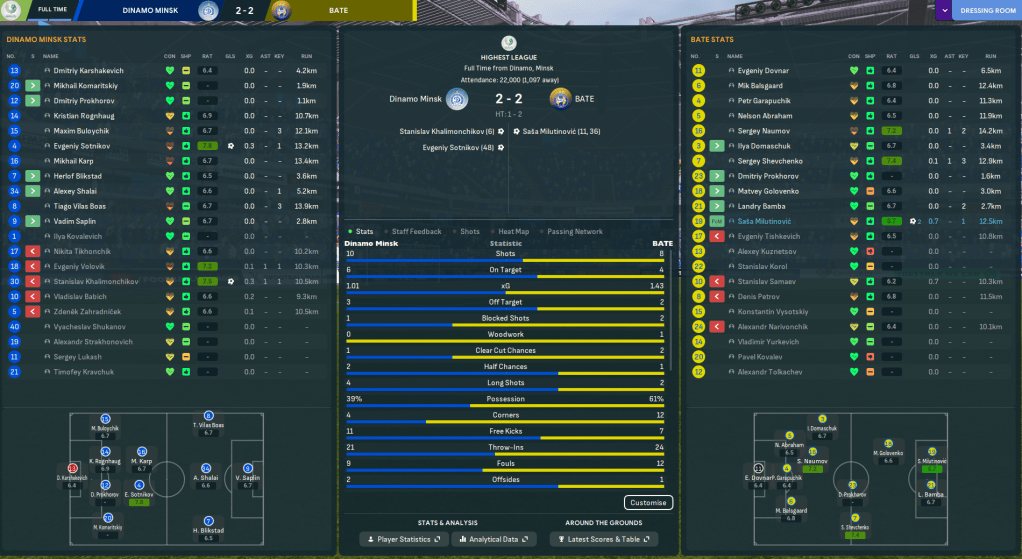The width and height of the screenshot is (1022, 559).
Task: View Latest Scores & Table
Action: 602,539
